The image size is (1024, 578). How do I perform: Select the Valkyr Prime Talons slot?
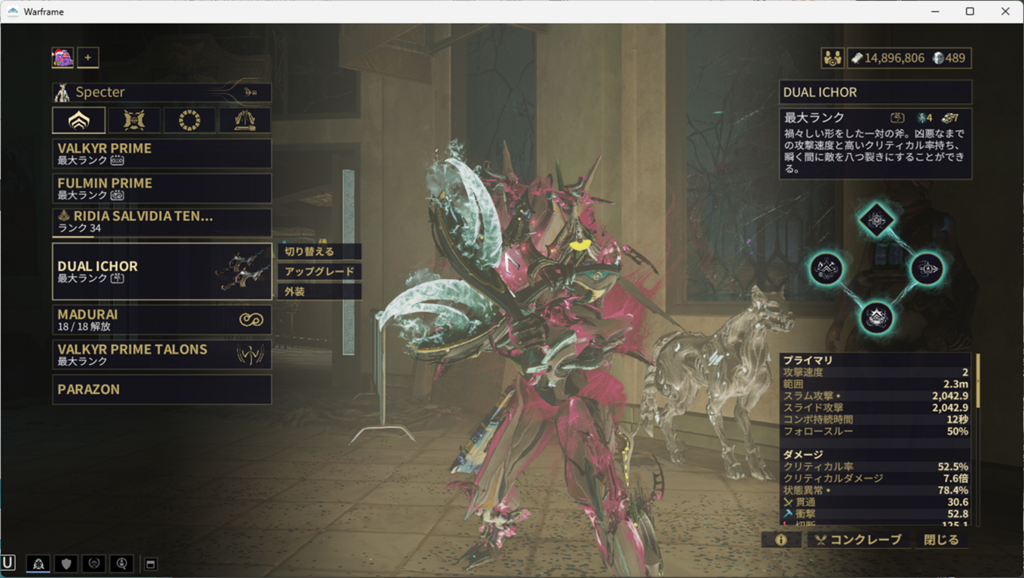[161, 355]
